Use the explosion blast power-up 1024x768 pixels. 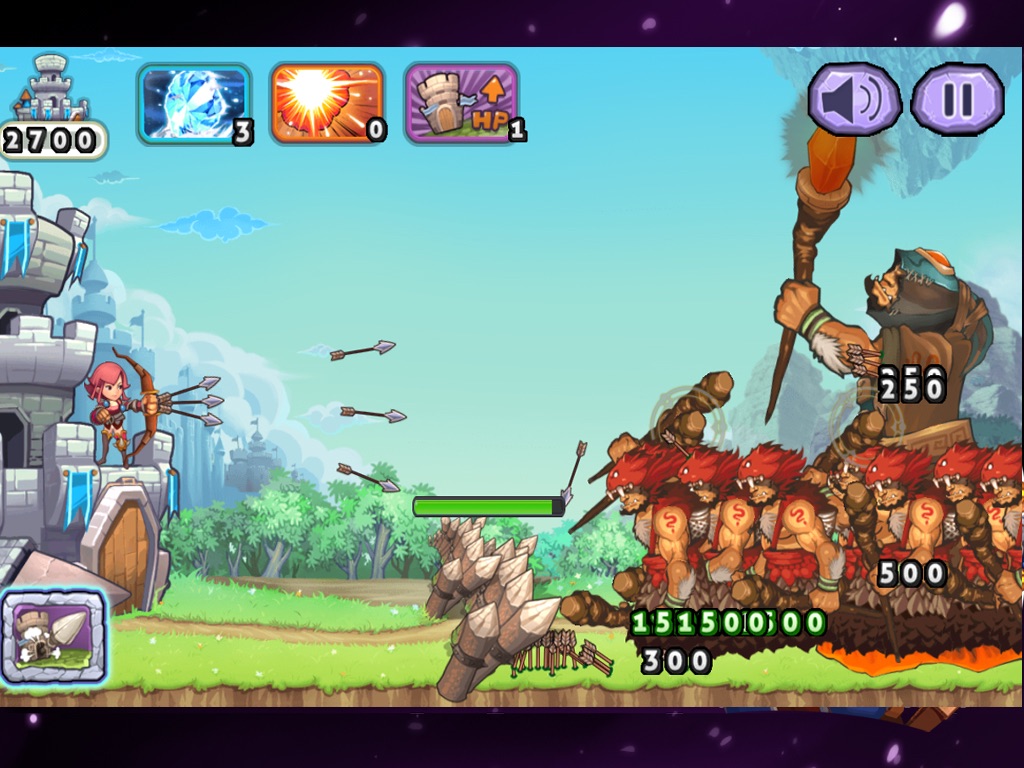(x=327, y=103)
